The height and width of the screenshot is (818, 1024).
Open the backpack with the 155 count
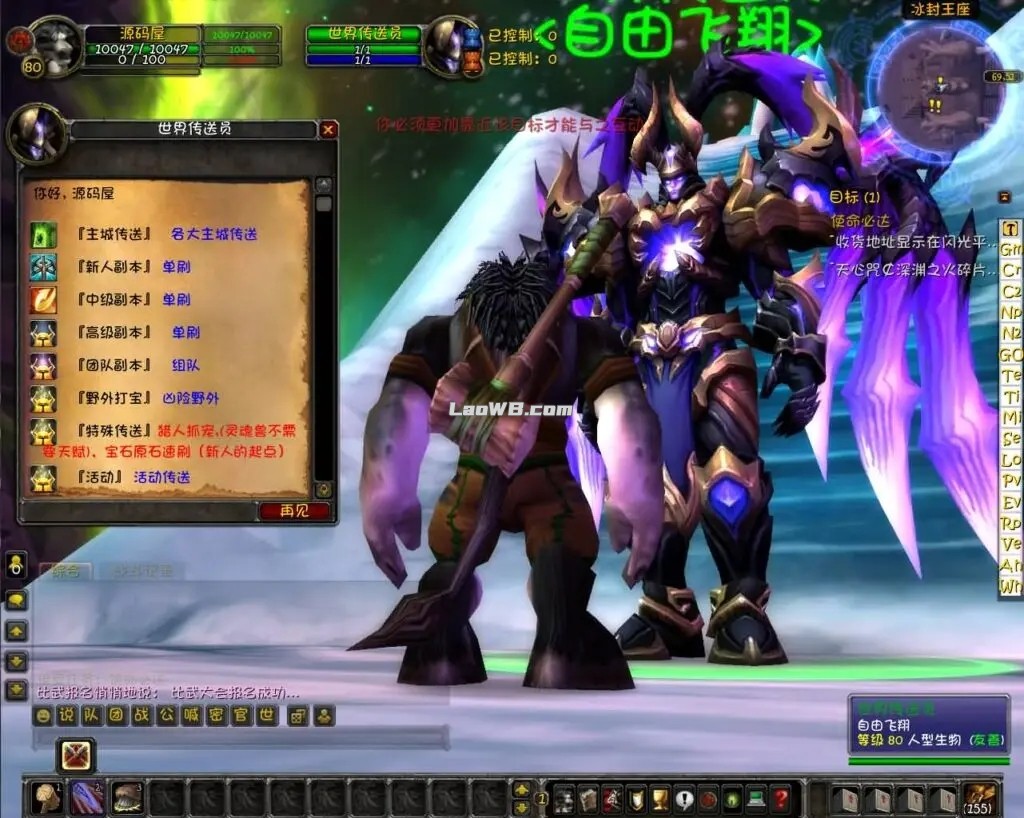981,798
